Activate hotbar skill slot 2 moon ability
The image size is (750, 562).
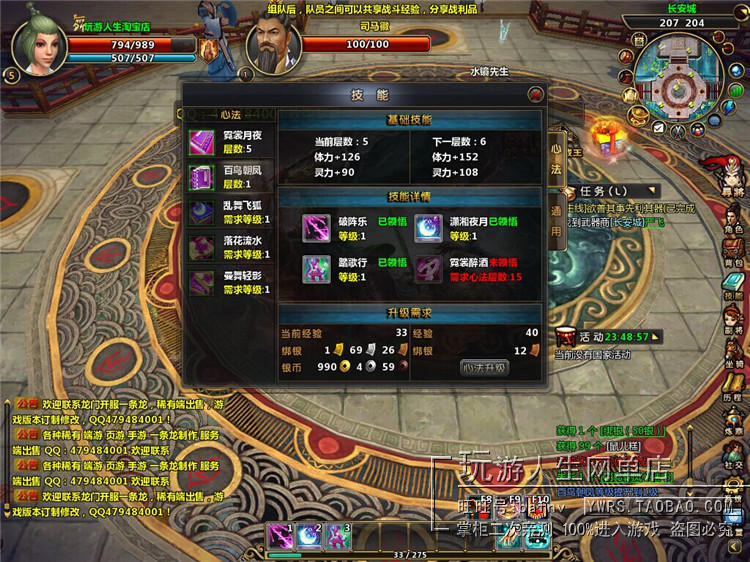pyautogui.click(x=307, y=537)
